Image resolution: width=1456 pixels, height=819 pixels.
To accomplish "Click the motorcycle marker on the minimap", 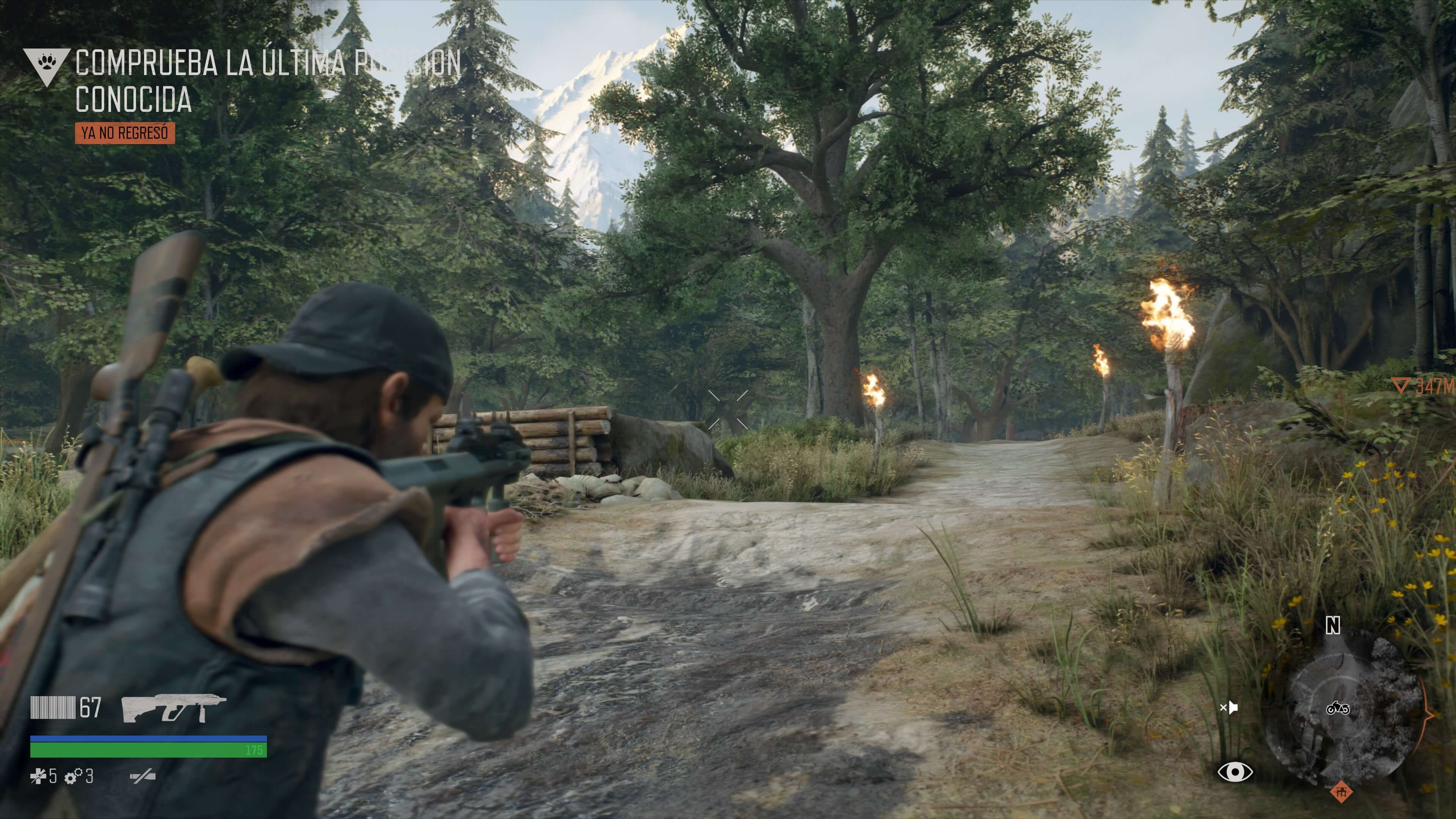I will (1337, 708).
